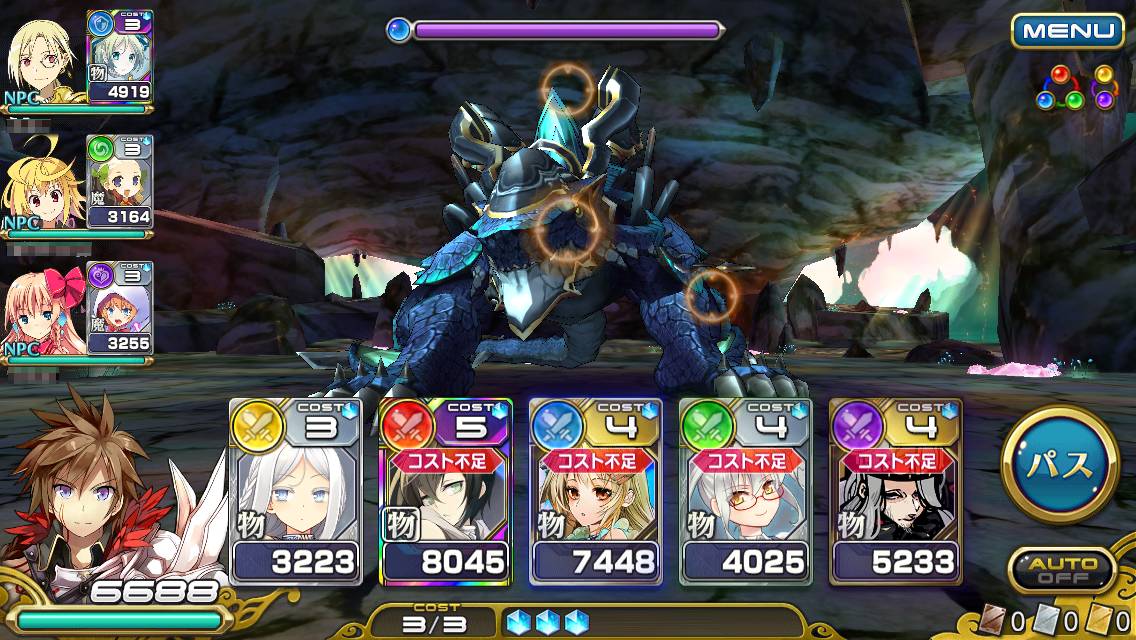Show the elemental affinity chart icon
This screenshot has width=1136, height=640.
click(1075, 88)
